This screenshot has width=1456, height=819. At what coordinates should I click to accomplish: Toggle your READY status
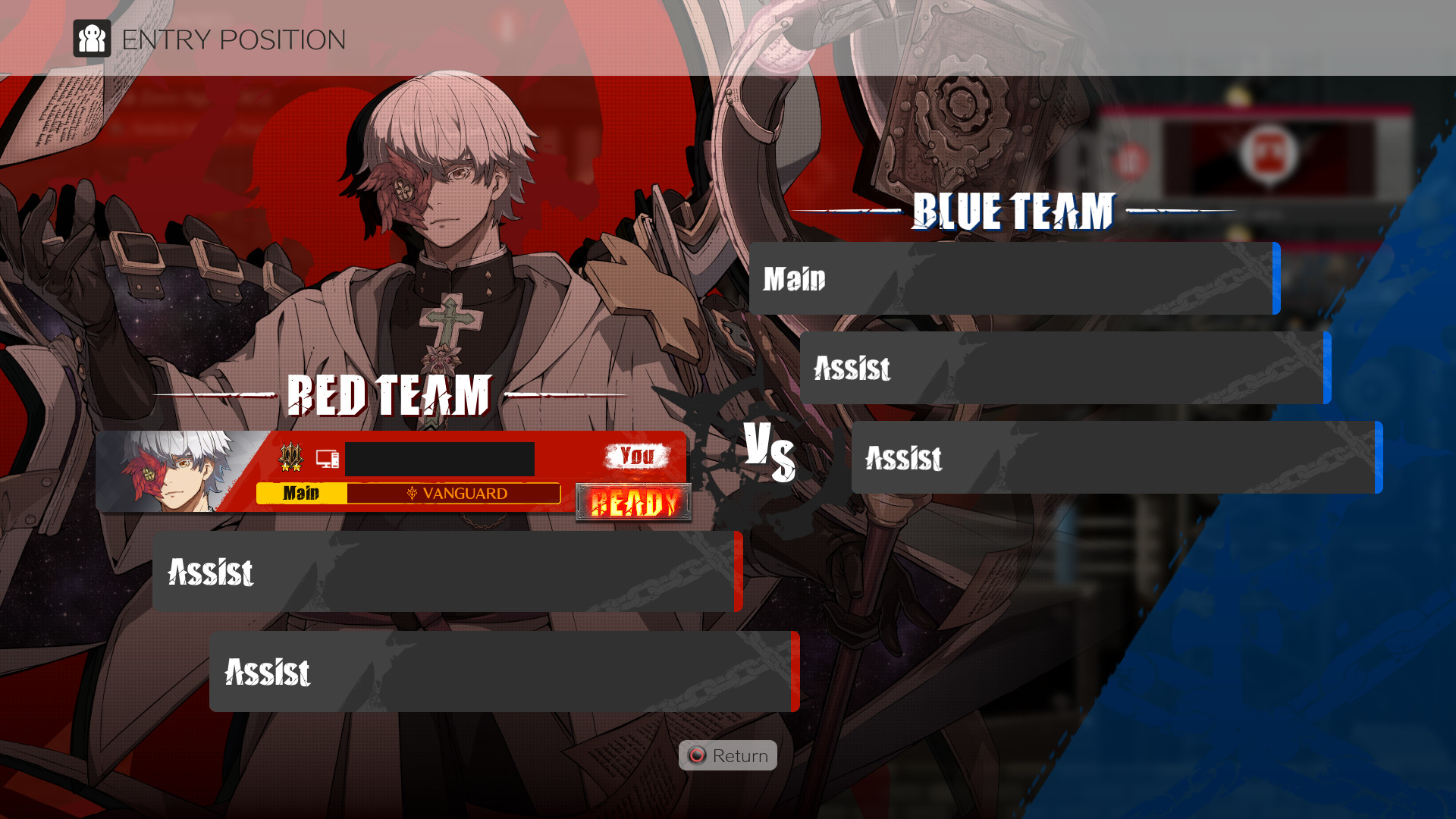click(x=635, y=501)
